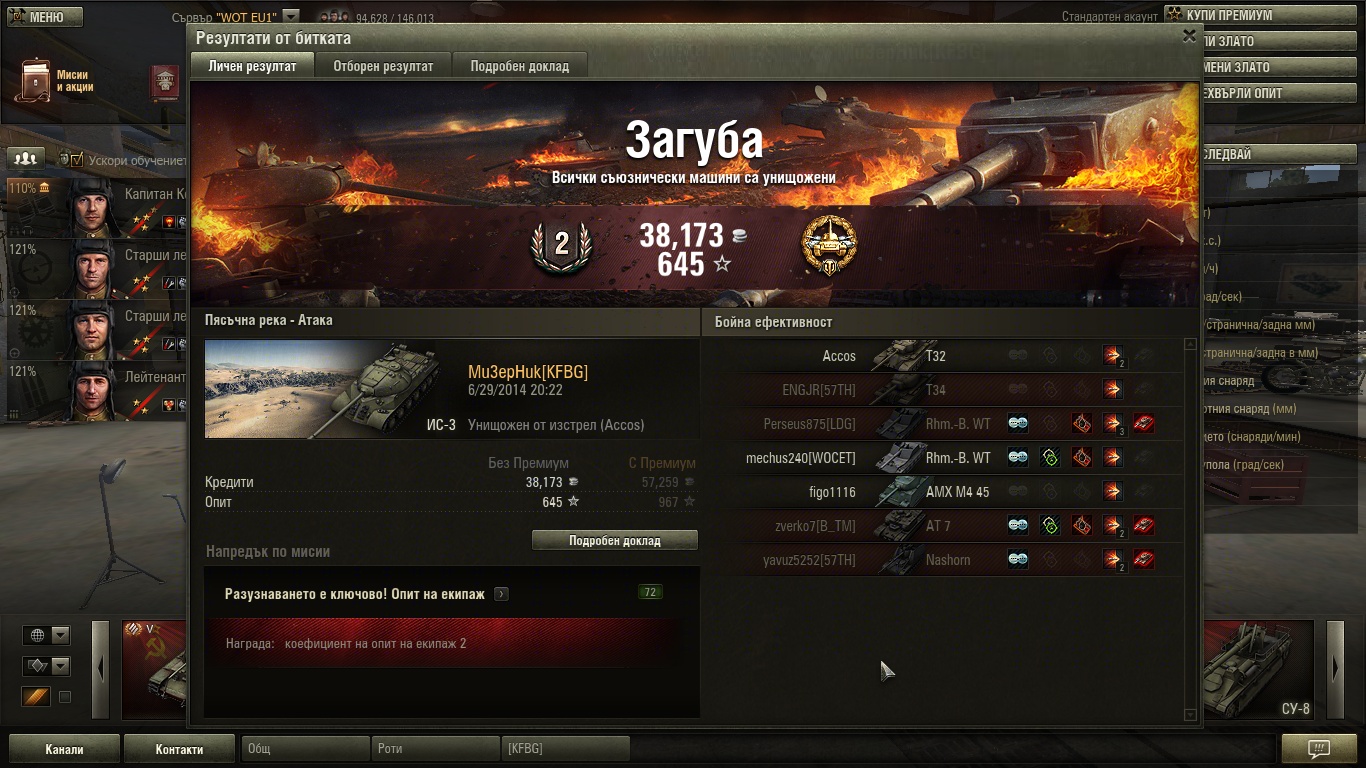Select the Личен резултат tab

[x=252, y=66]
